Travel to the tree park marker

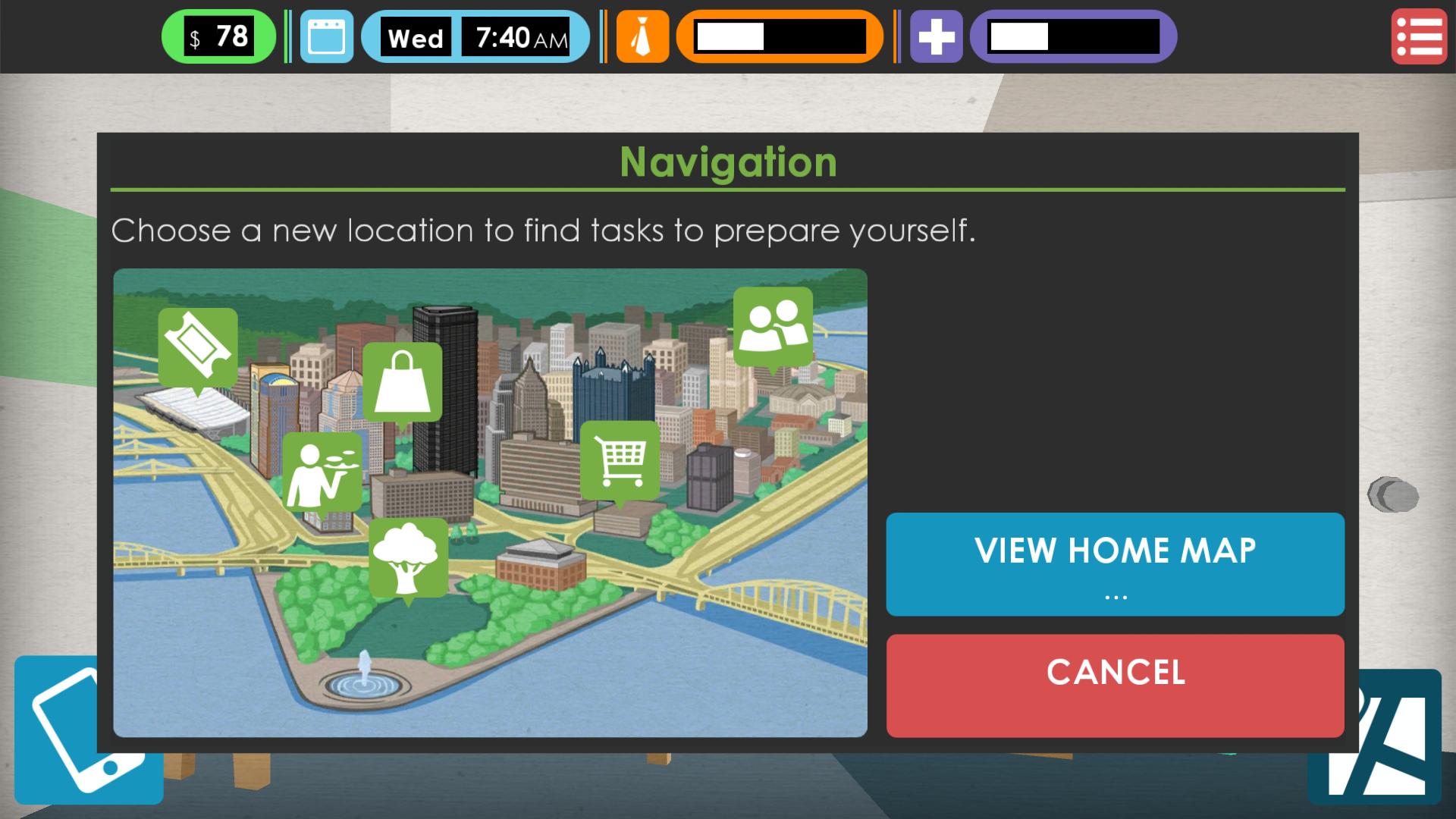(408, 558)
